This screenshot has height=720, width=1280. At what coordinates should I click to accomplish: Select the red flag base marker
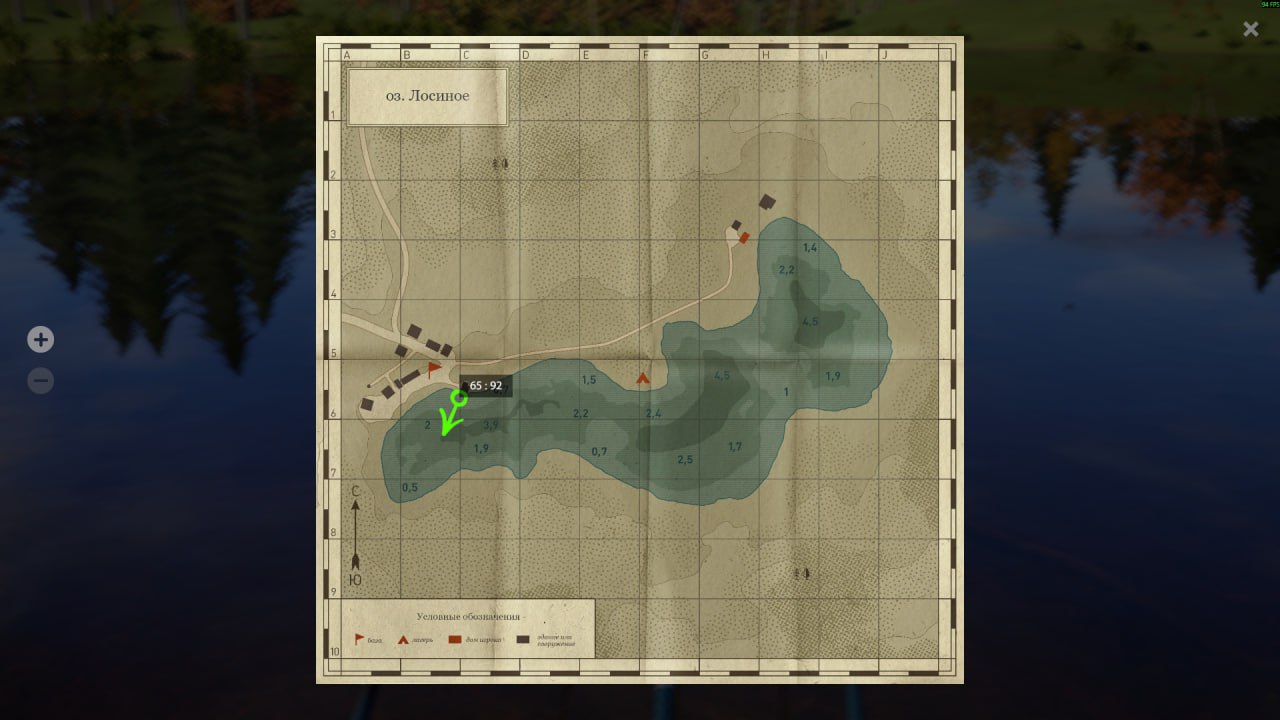tap(434, 369)
